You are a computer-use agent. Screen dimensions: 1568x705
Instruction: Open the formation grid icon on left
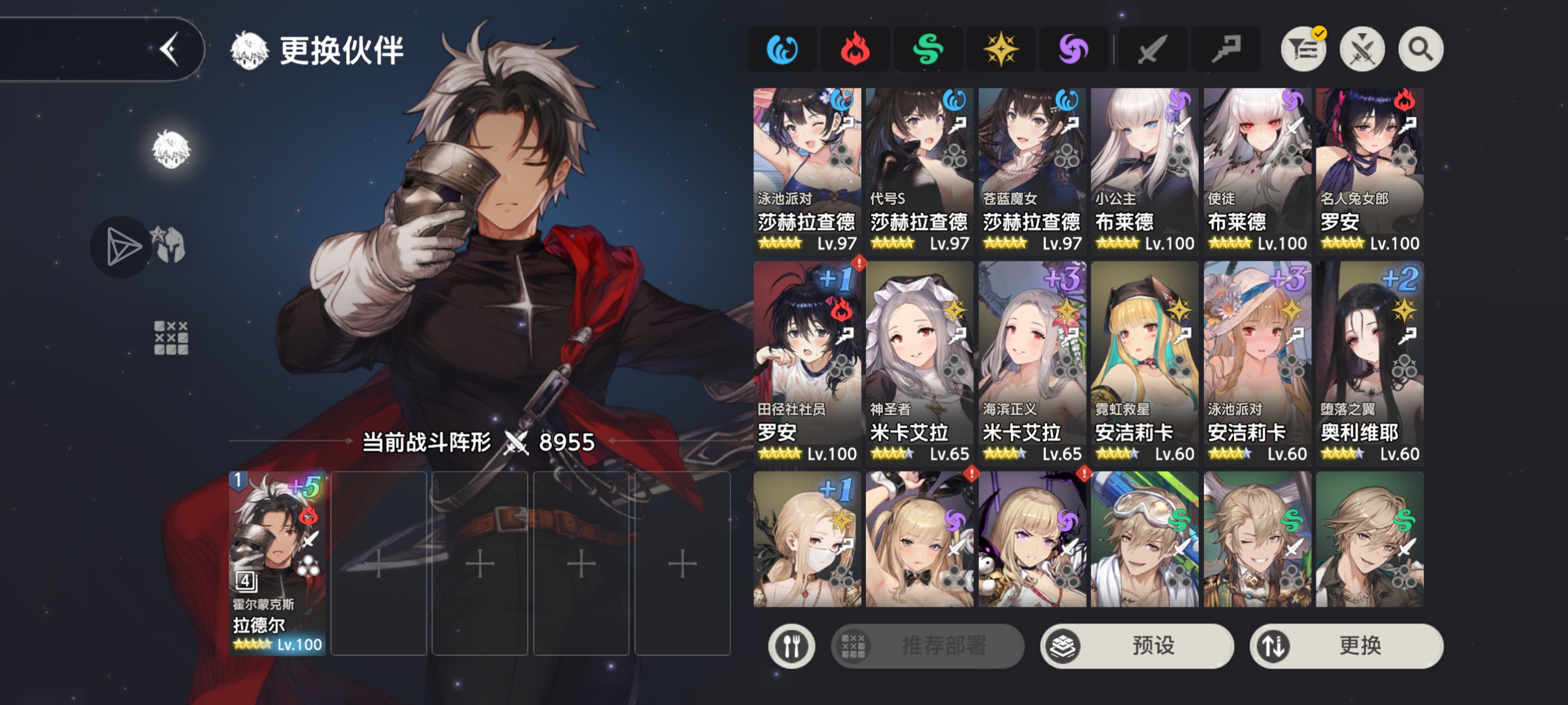point(171,338)
